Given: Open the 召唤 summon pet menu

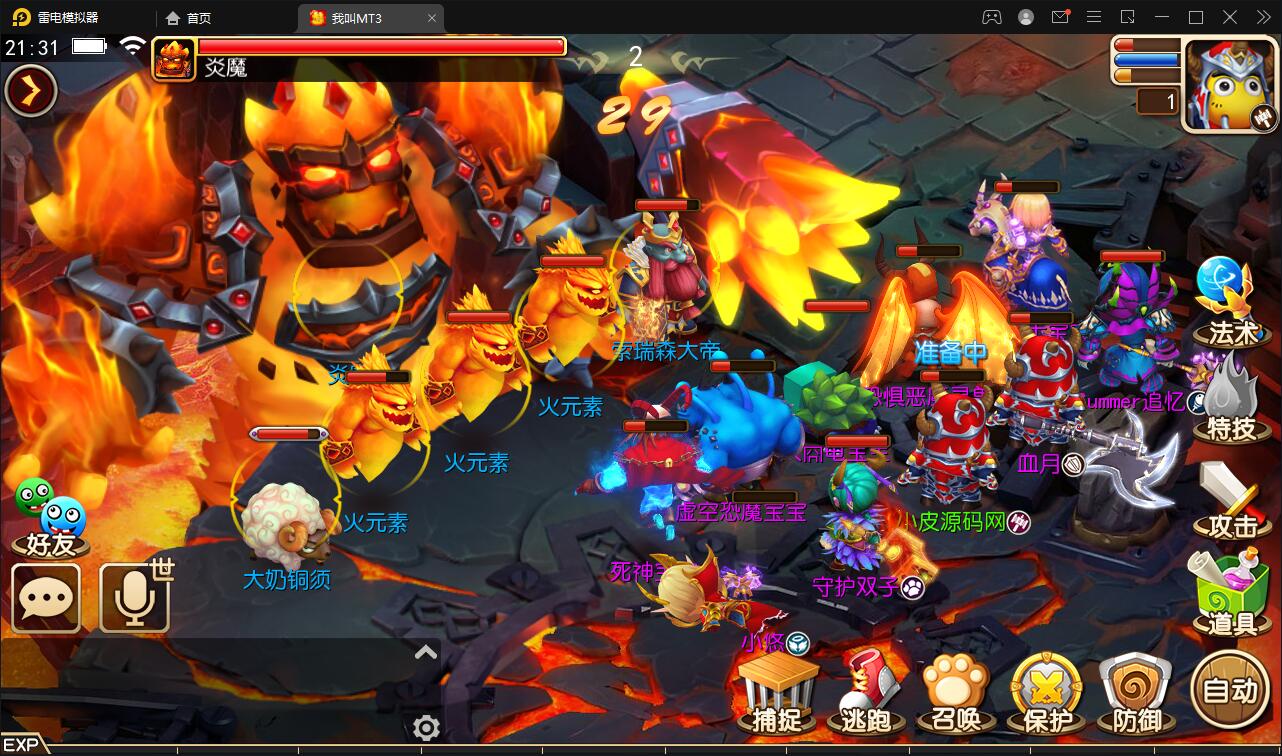Looking at the screenshot, I should pyautogui.click(x=956, y=693).
